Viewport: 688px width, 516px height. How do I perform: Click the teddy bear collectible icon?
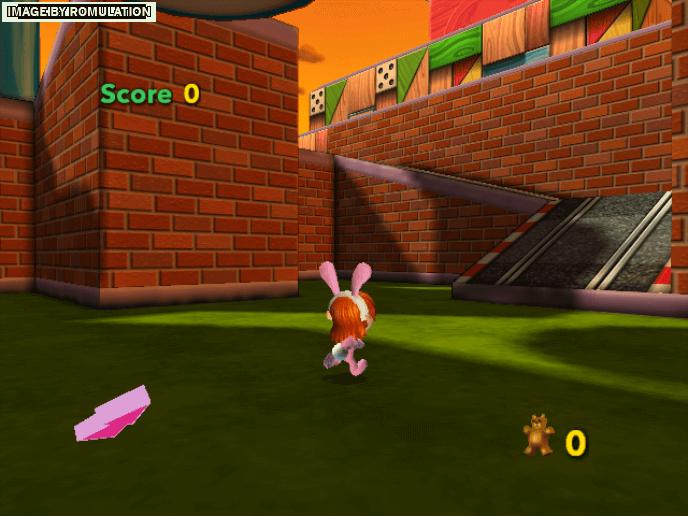point(538,435)
